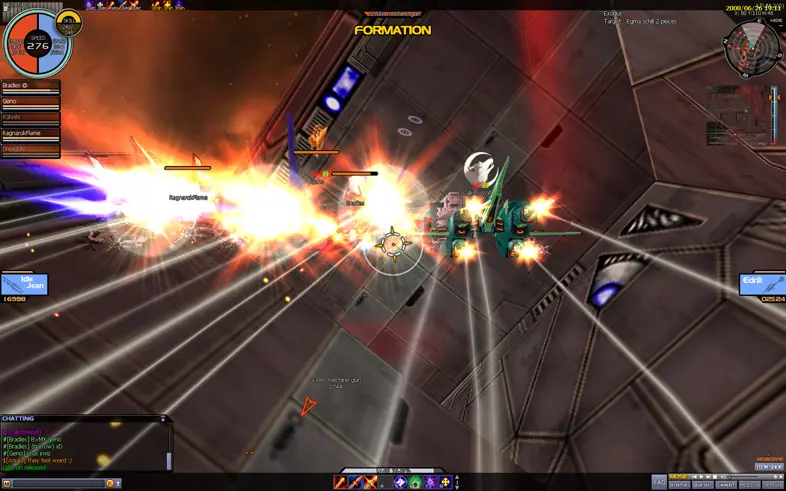Open the Item Shop
Screen dimensions: 786x491
(768, 466)
